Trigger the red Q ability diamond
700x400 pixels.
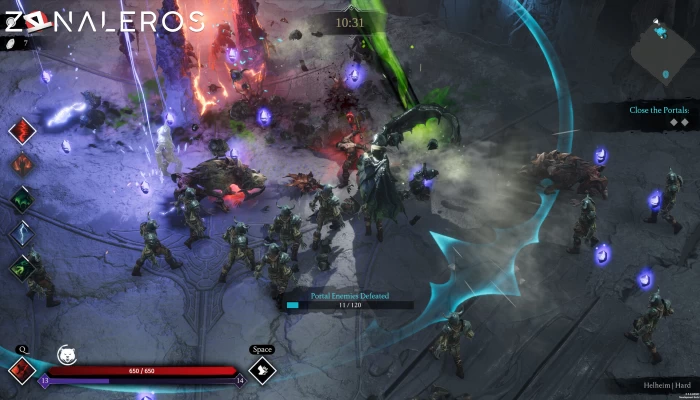[x=22, y=370]
